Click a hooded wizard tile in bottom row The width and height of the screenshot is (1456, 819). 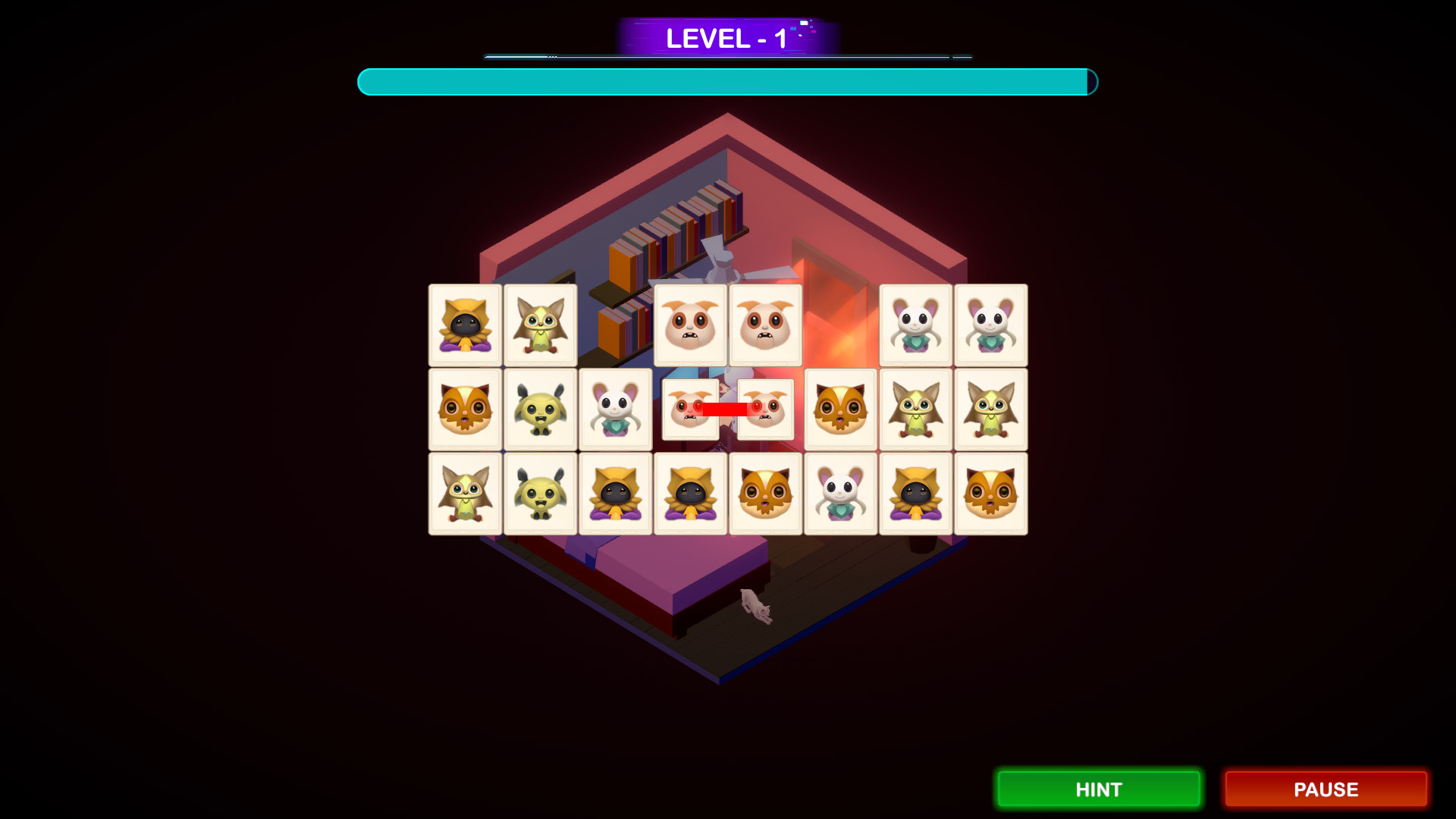pyautogui.click(x=615, y=493)
